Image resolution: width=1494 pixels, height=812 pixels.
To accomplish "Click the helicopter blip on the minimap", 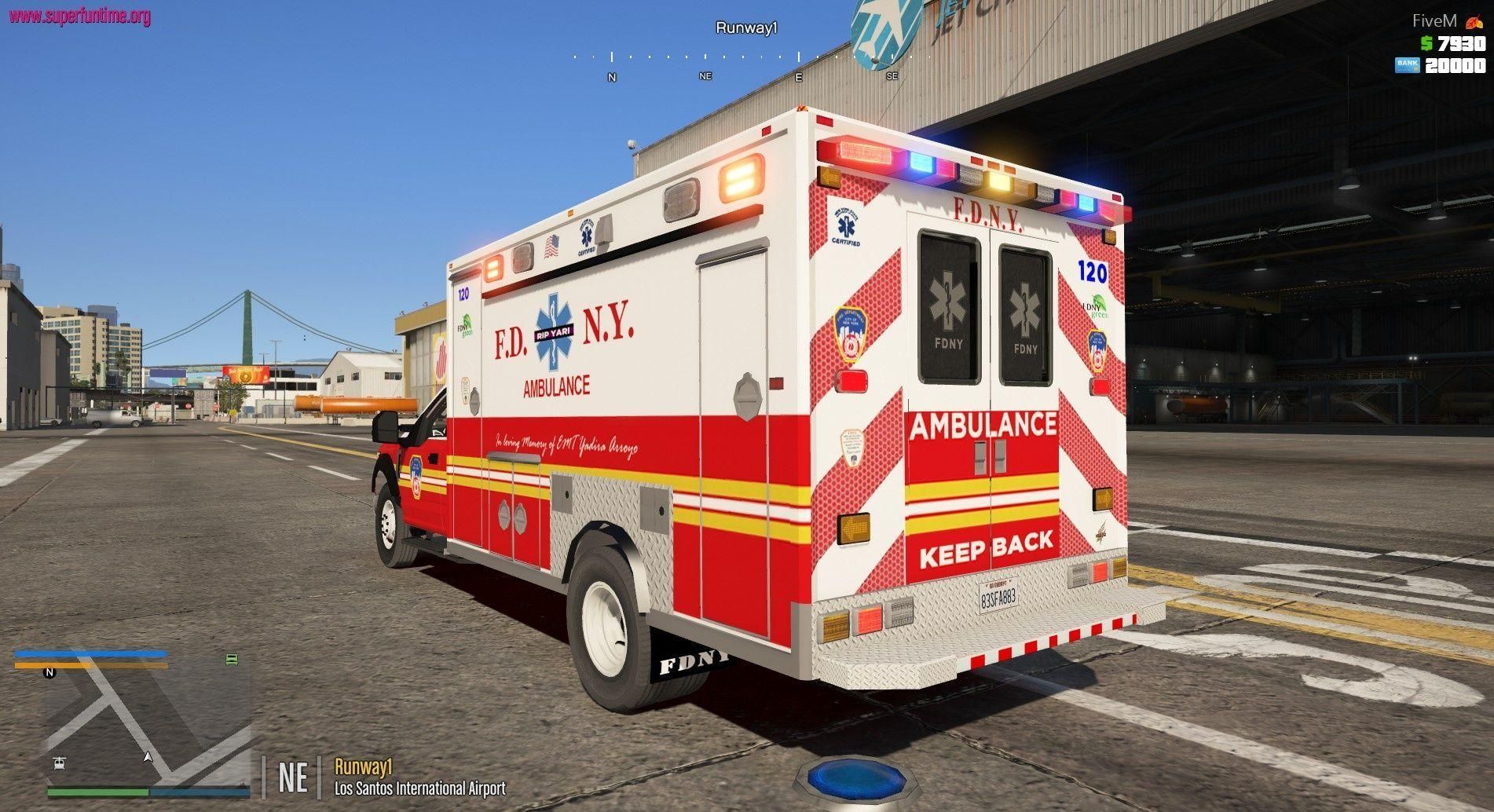I will tap(59, 764).
